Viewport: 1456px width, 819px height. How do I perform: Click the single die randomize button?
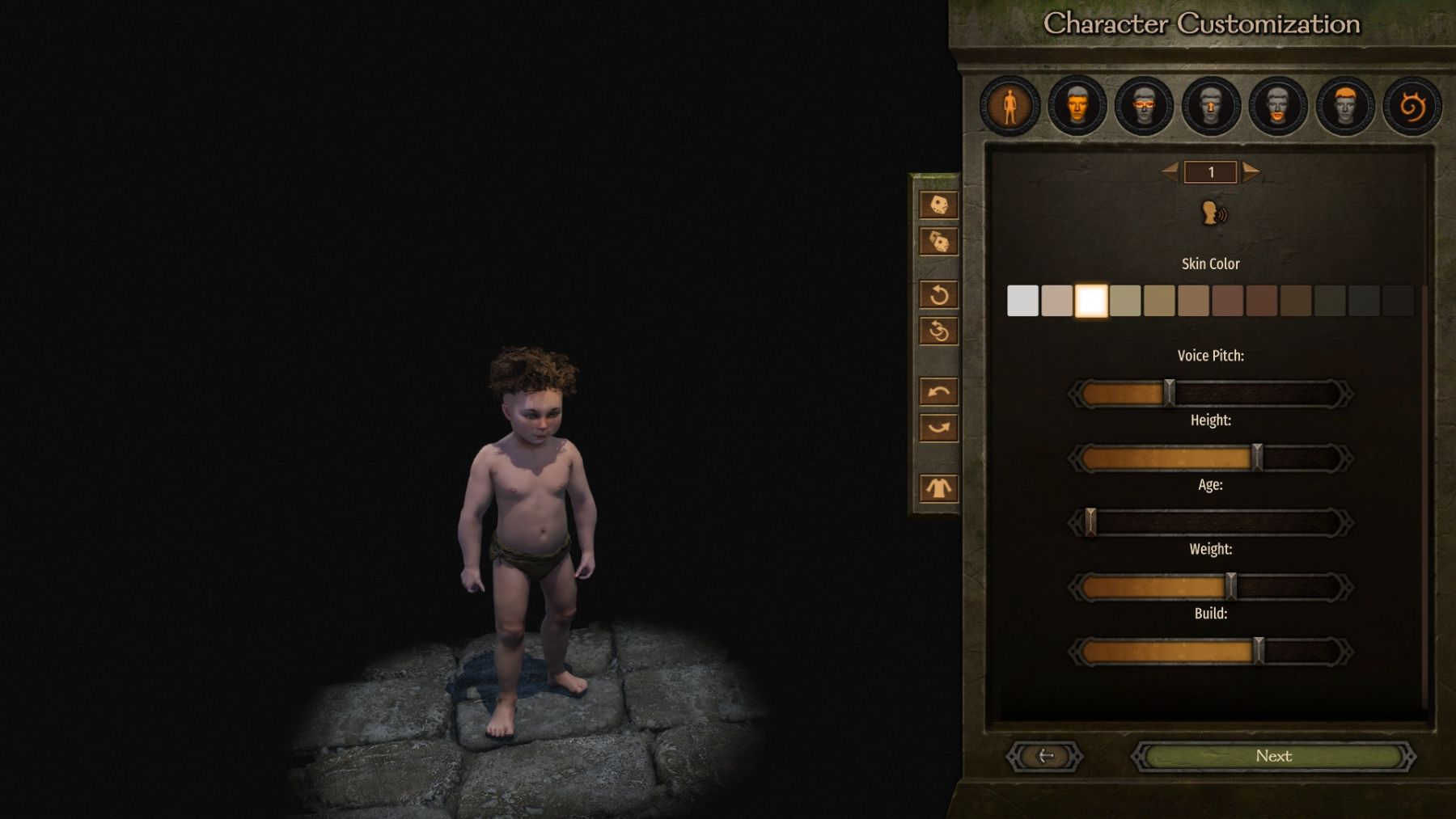[x=938, y=205]
